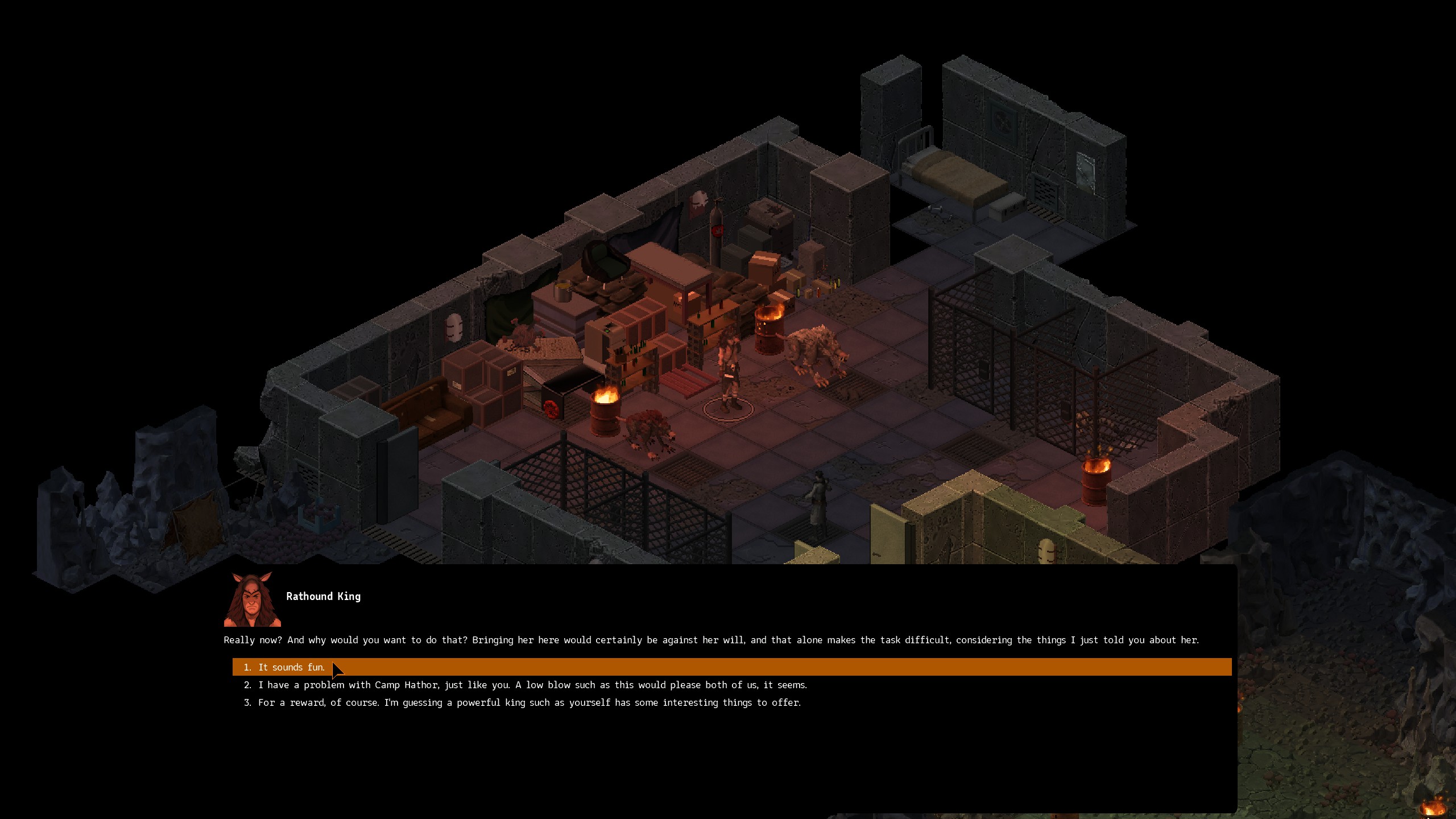Select the Camp Hathor problem reply
Image resolution: width=1456 pixels, height=819 pixels.
[x=532, y=685]
